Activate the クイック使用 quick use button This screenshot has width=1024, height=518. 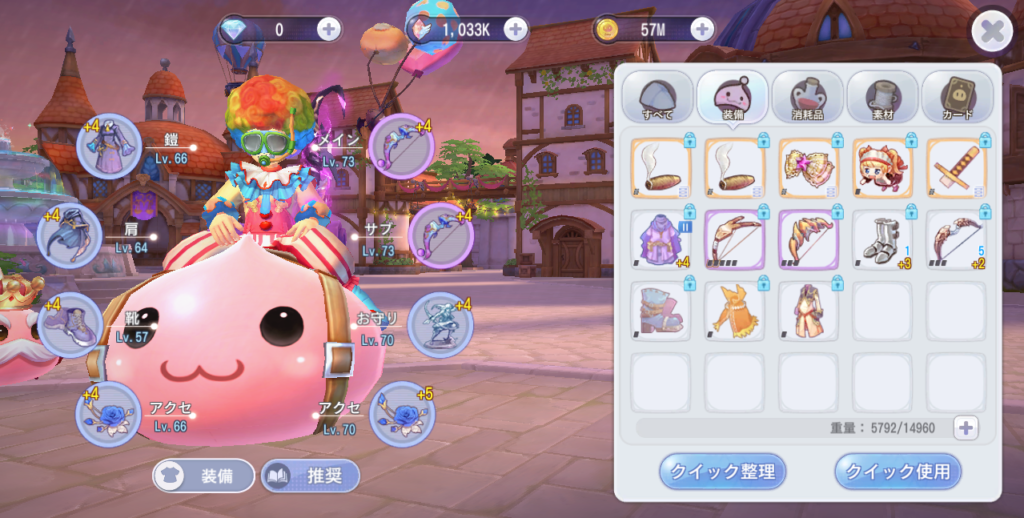[898, 471]
